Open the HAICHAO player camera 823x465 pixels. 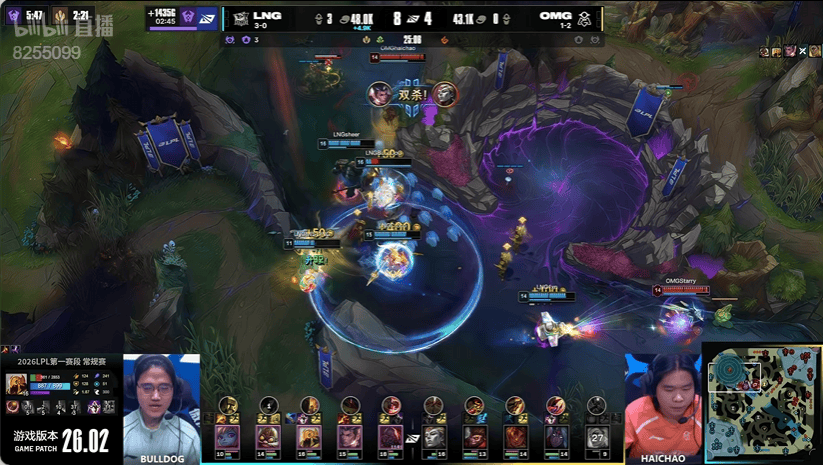(x=662, y=404)
